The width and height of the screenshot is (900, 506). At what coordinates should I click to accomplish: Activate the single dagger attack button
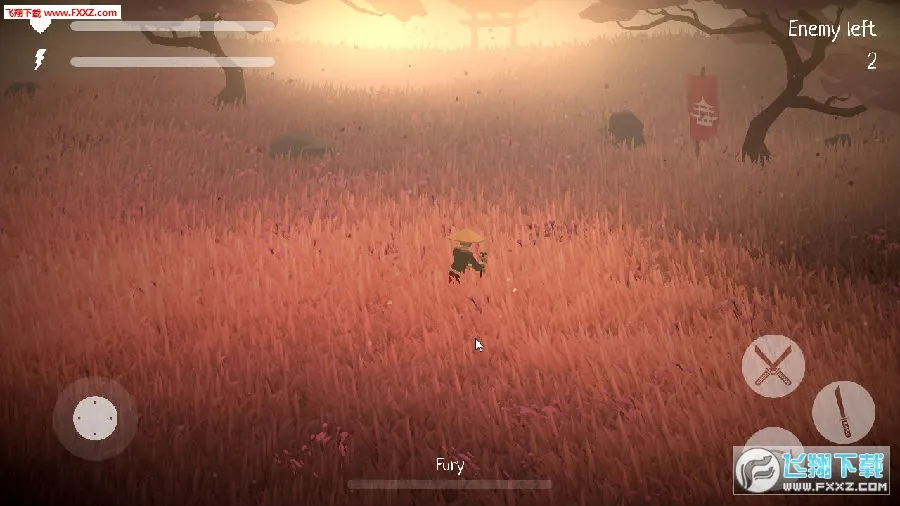pos(843,412)
